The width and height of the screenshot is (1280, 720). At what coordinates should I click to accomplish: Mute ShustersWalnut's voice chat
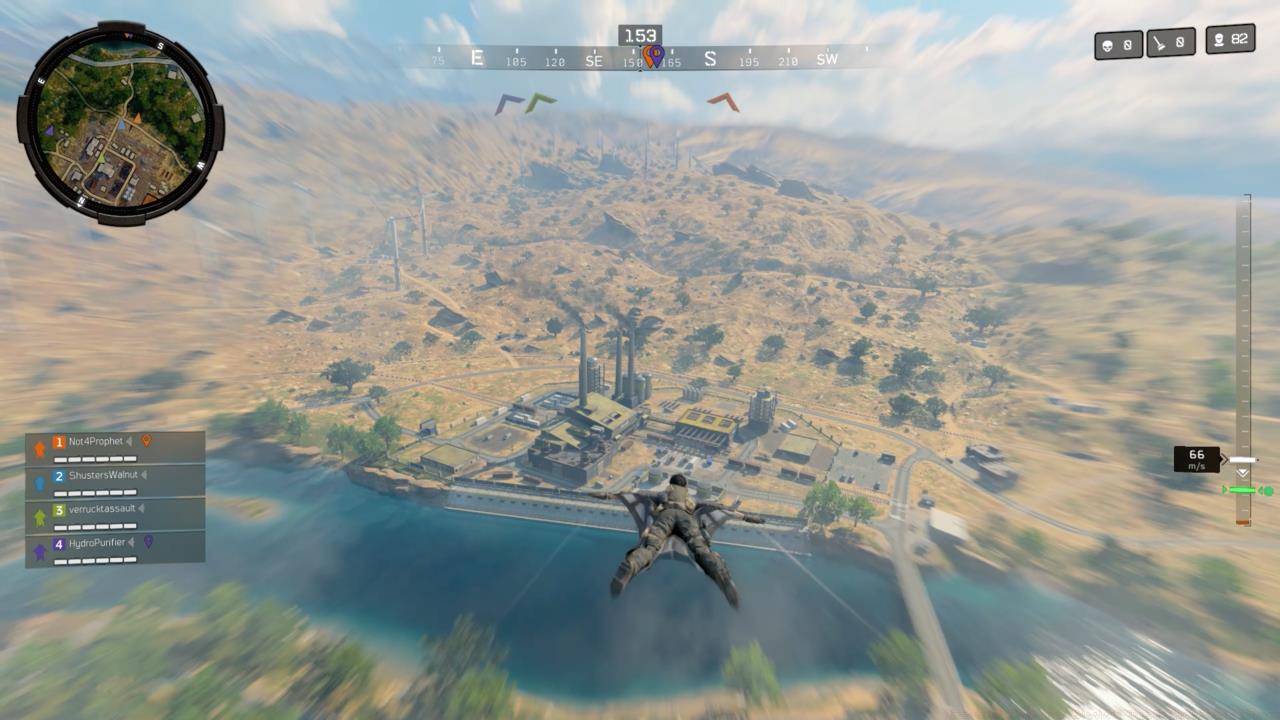144,475
